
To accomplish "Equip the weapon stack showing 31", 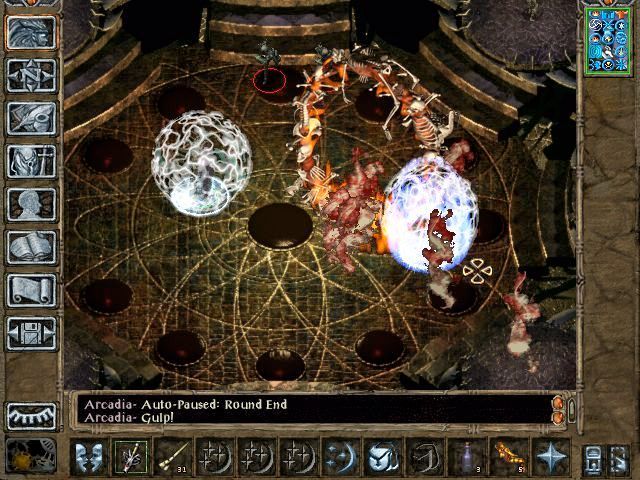I will click(x=172, y=456).
